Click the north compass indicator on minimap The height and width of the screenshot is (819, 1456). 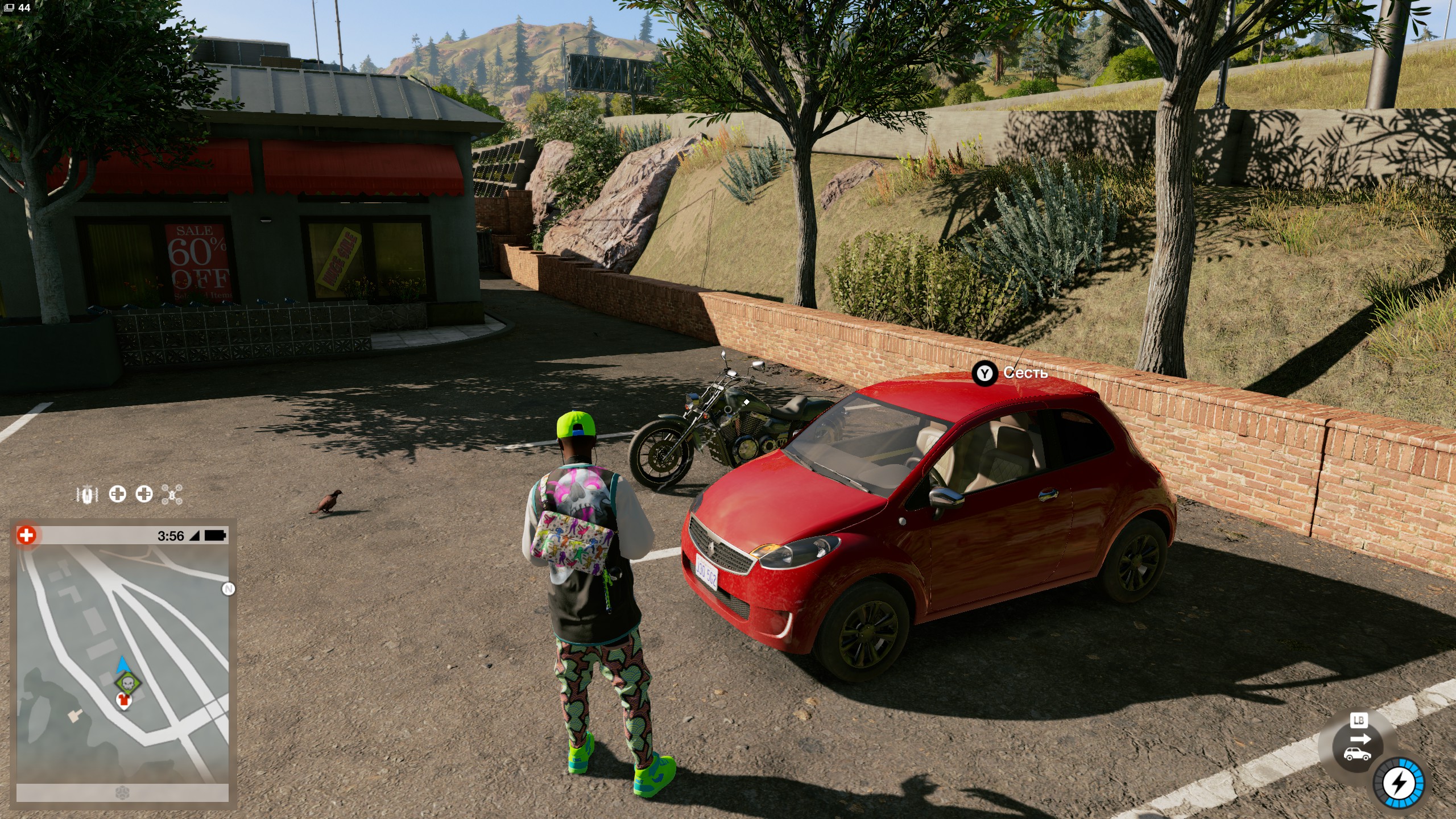228,589
